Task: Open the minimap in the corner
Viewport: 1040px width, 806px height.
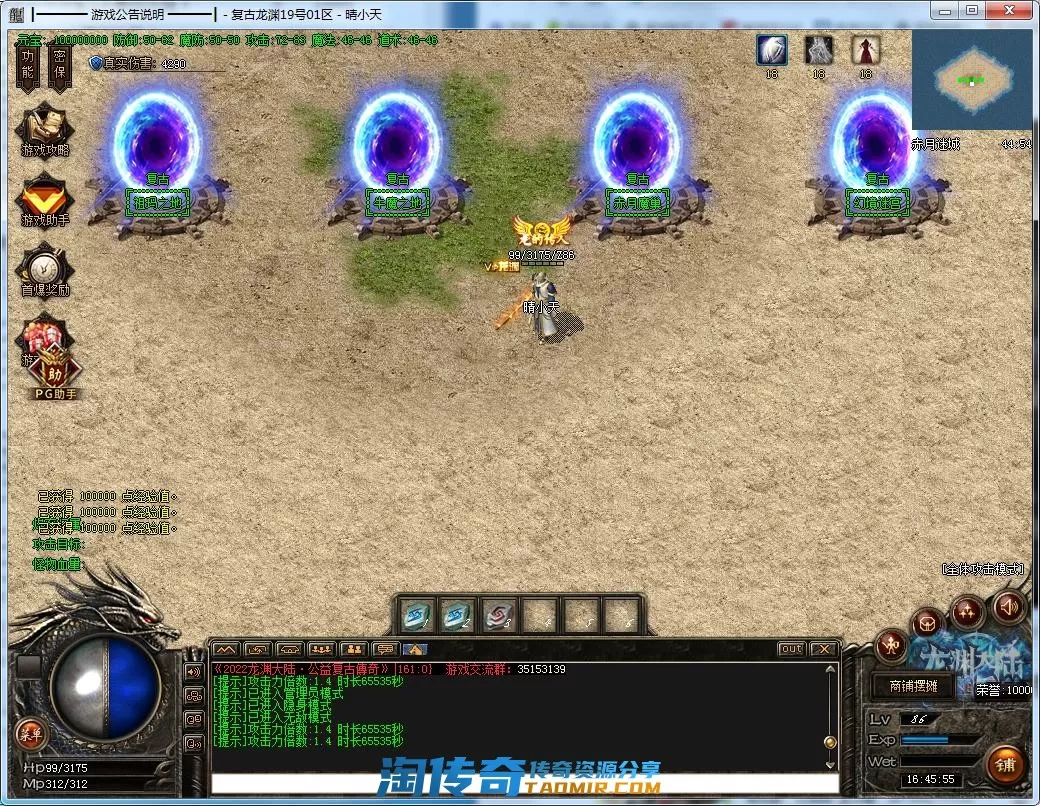Action: click(971, 80)
